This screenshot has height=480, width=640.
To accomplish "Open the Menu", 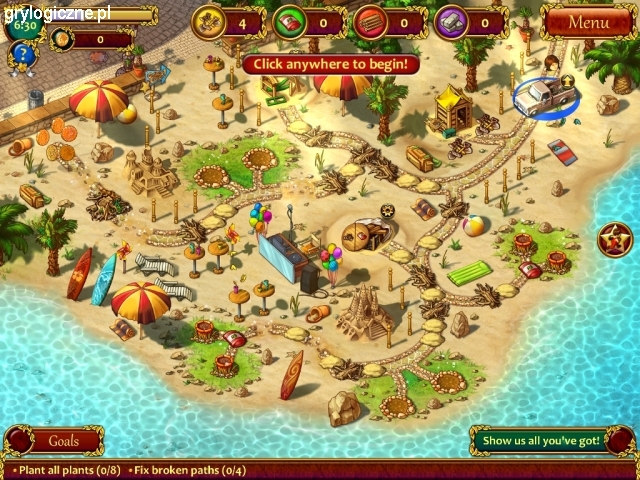I will point(588,21).
